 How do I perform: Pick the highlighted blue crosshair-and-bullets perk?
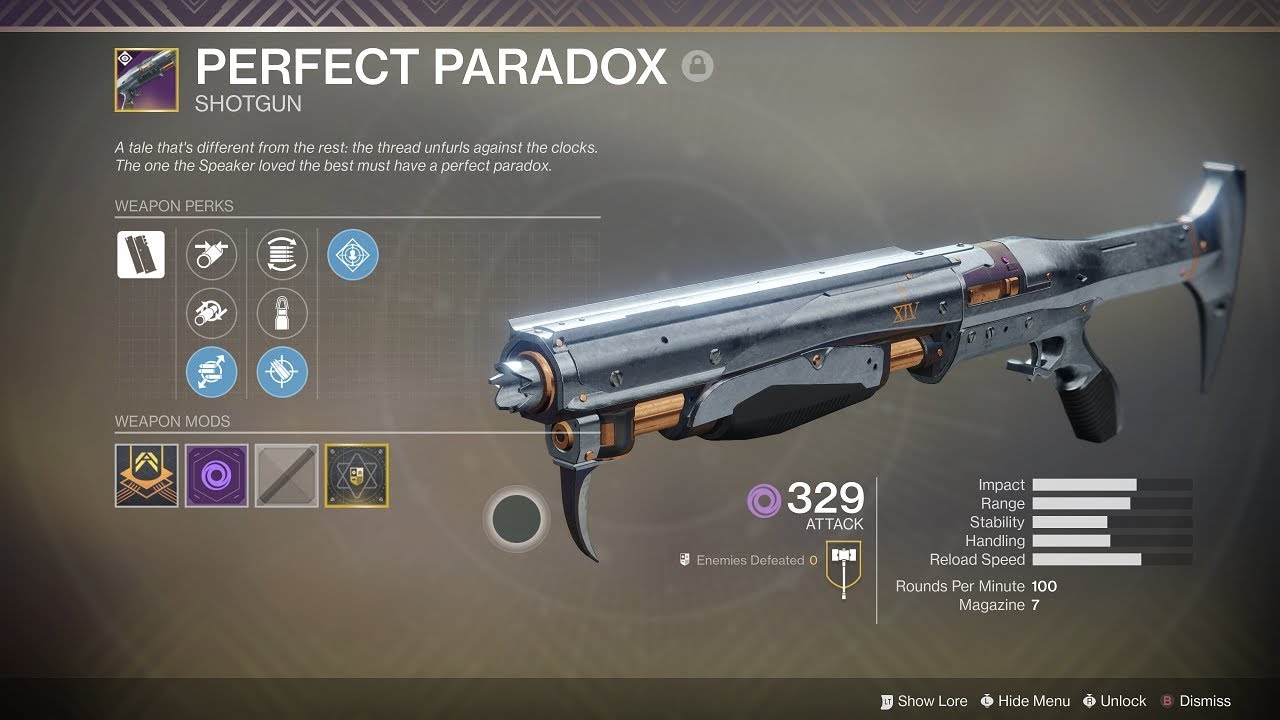click(x=282, y=373)
